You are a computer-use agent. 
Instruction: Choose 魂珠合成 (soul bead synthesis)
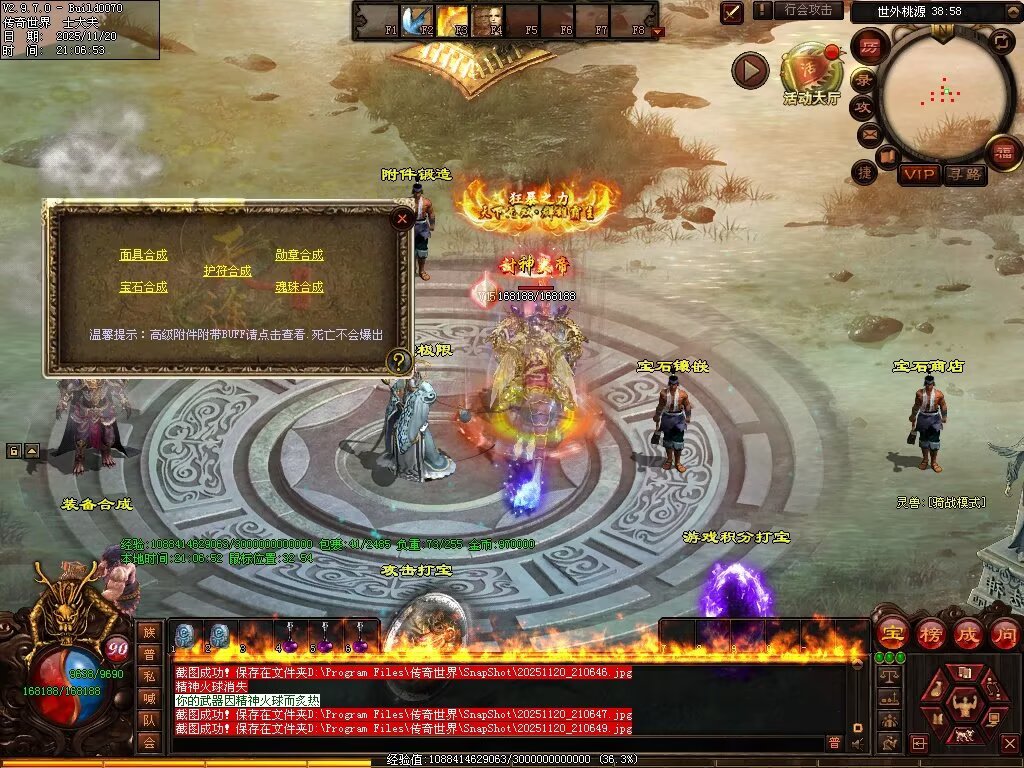pos(300,287)
